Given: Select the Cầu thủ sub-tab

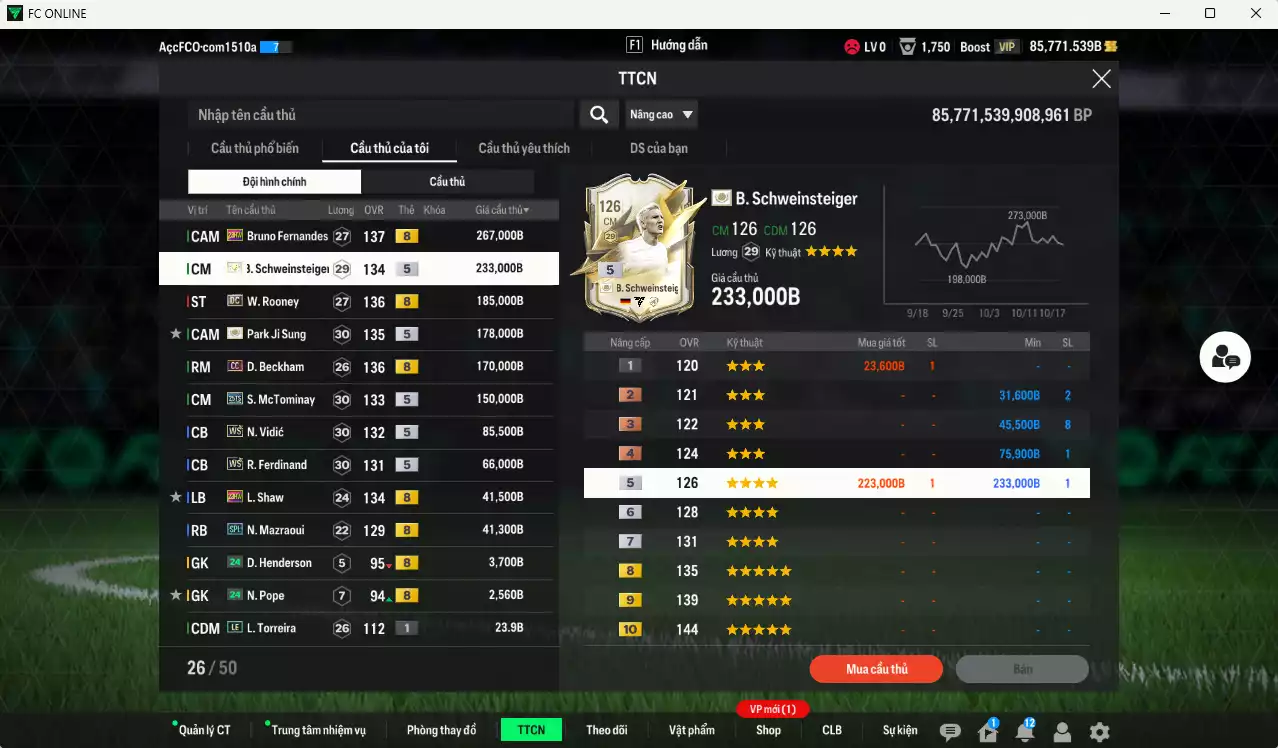Looking at the screenshot, I should click(447, 182).
